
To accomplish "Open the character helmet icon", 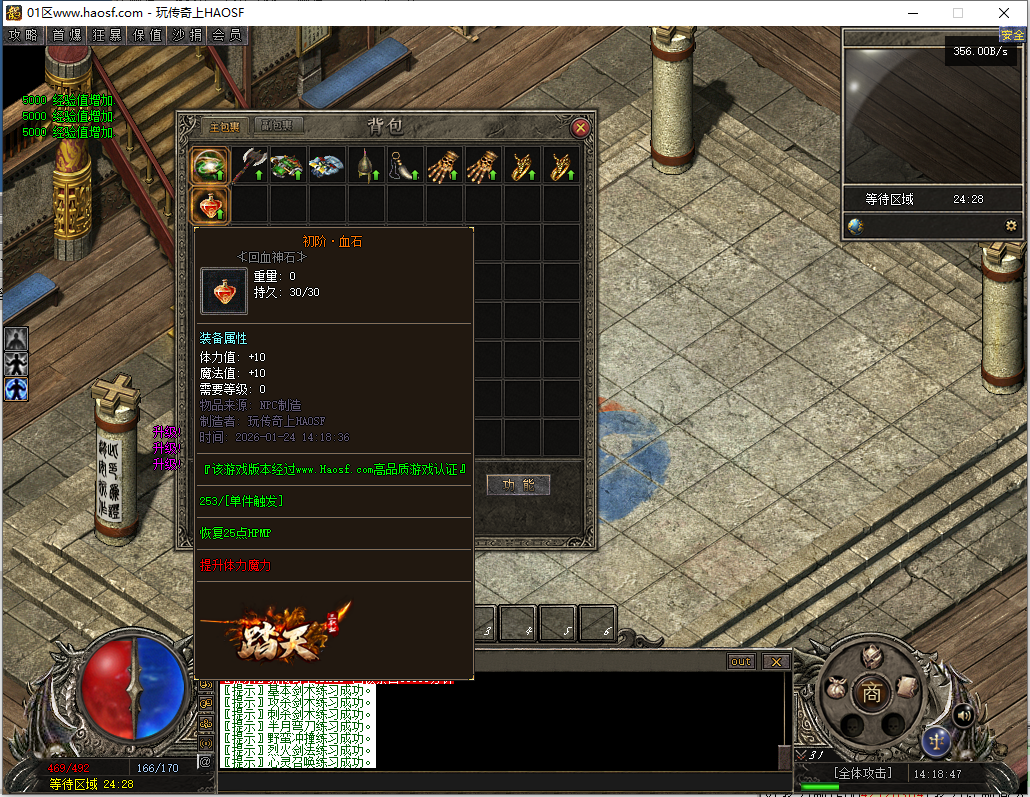I will click(x=871, y=656).
